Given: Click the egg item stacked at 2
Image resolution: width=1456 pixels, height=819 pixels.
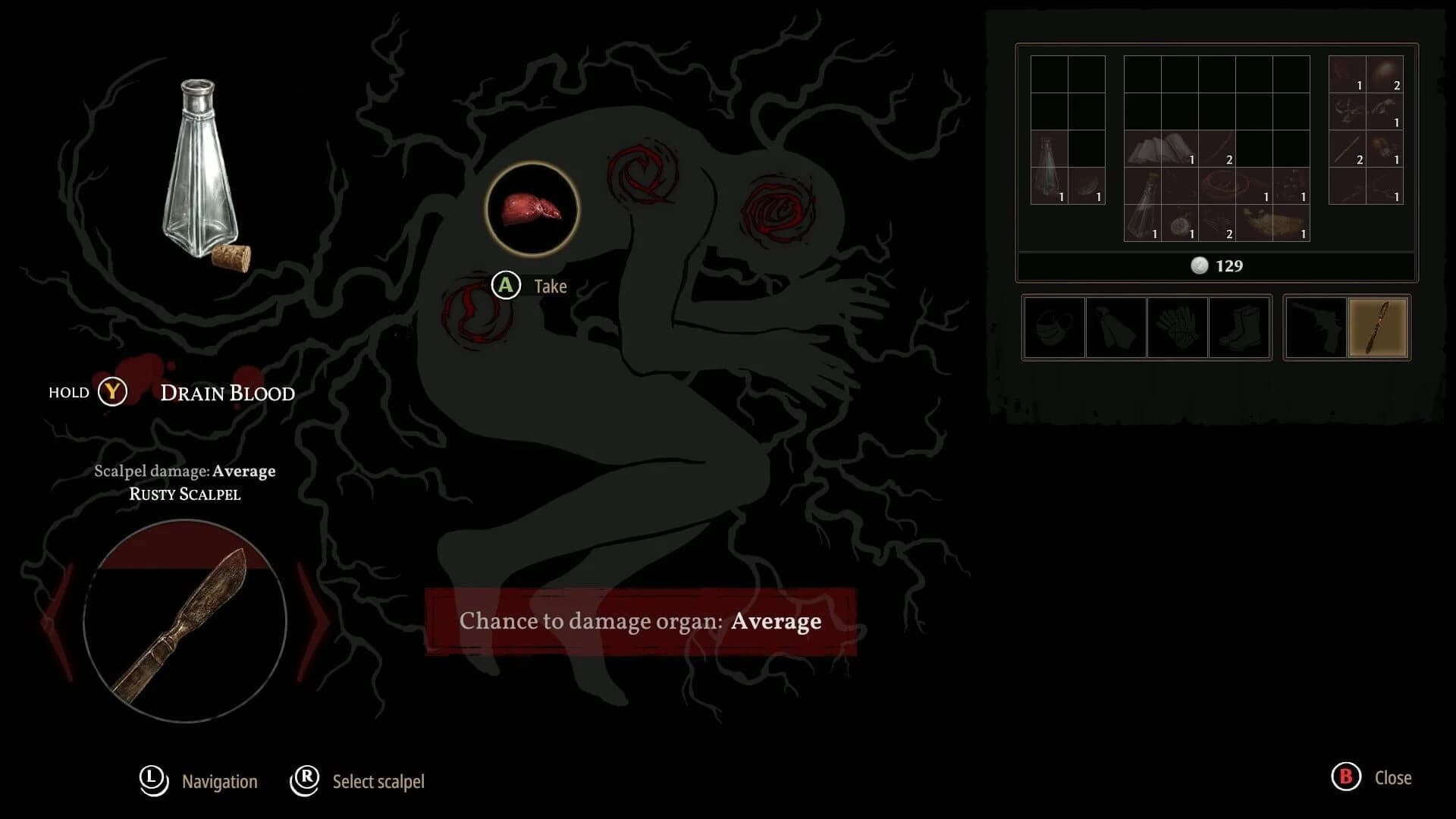Looking at the screenshot, I should tap(1385, 74).
